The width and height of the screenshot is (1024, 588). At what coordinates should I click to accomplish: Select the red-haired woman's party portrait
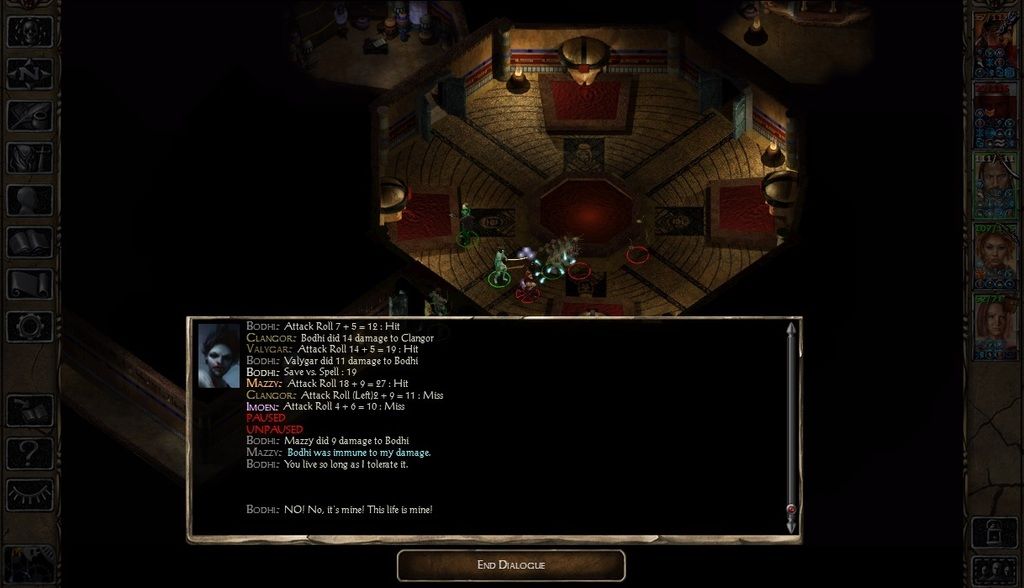coord(995,326)
